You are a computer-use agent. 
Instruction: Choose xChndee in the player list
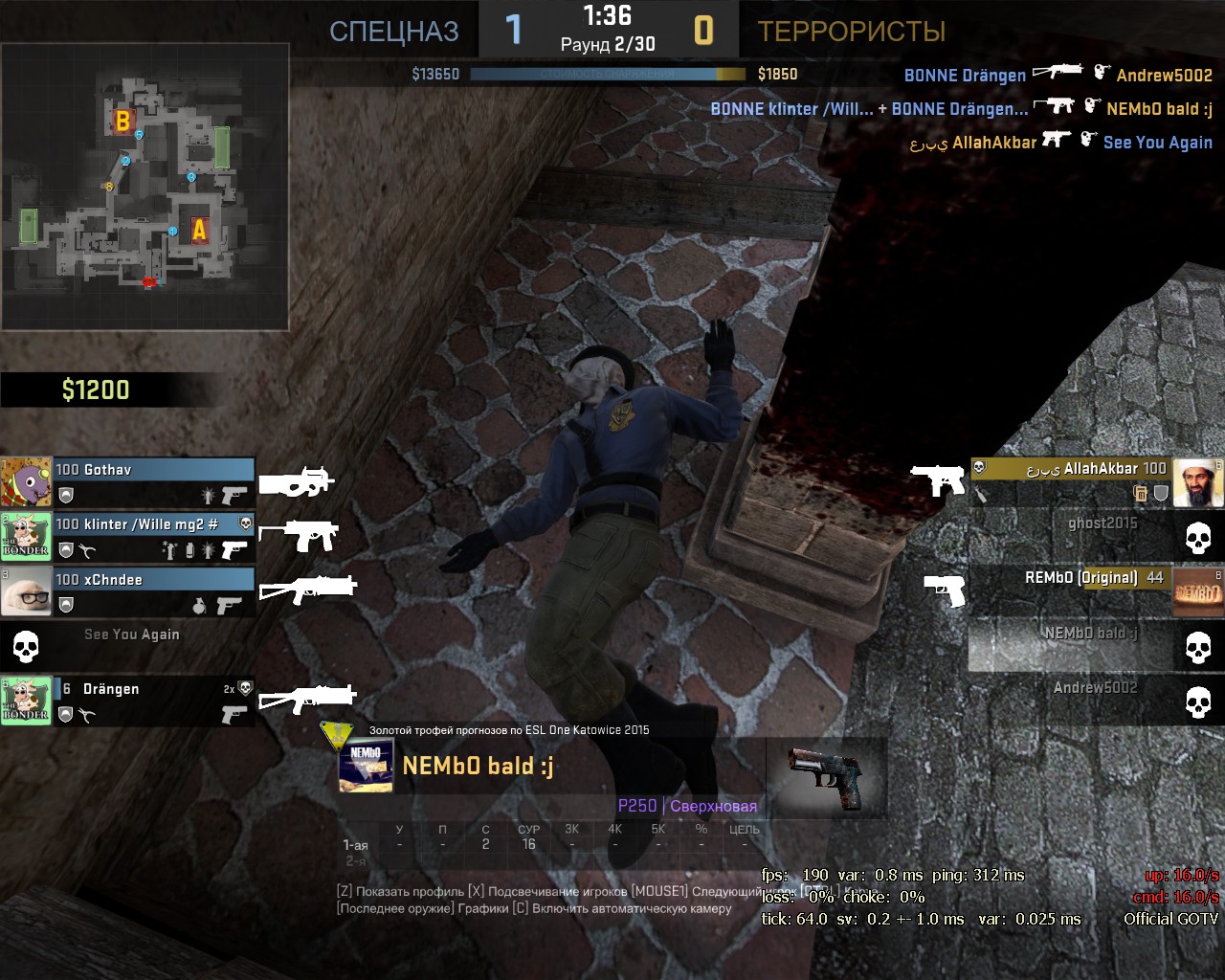(153, 591)
